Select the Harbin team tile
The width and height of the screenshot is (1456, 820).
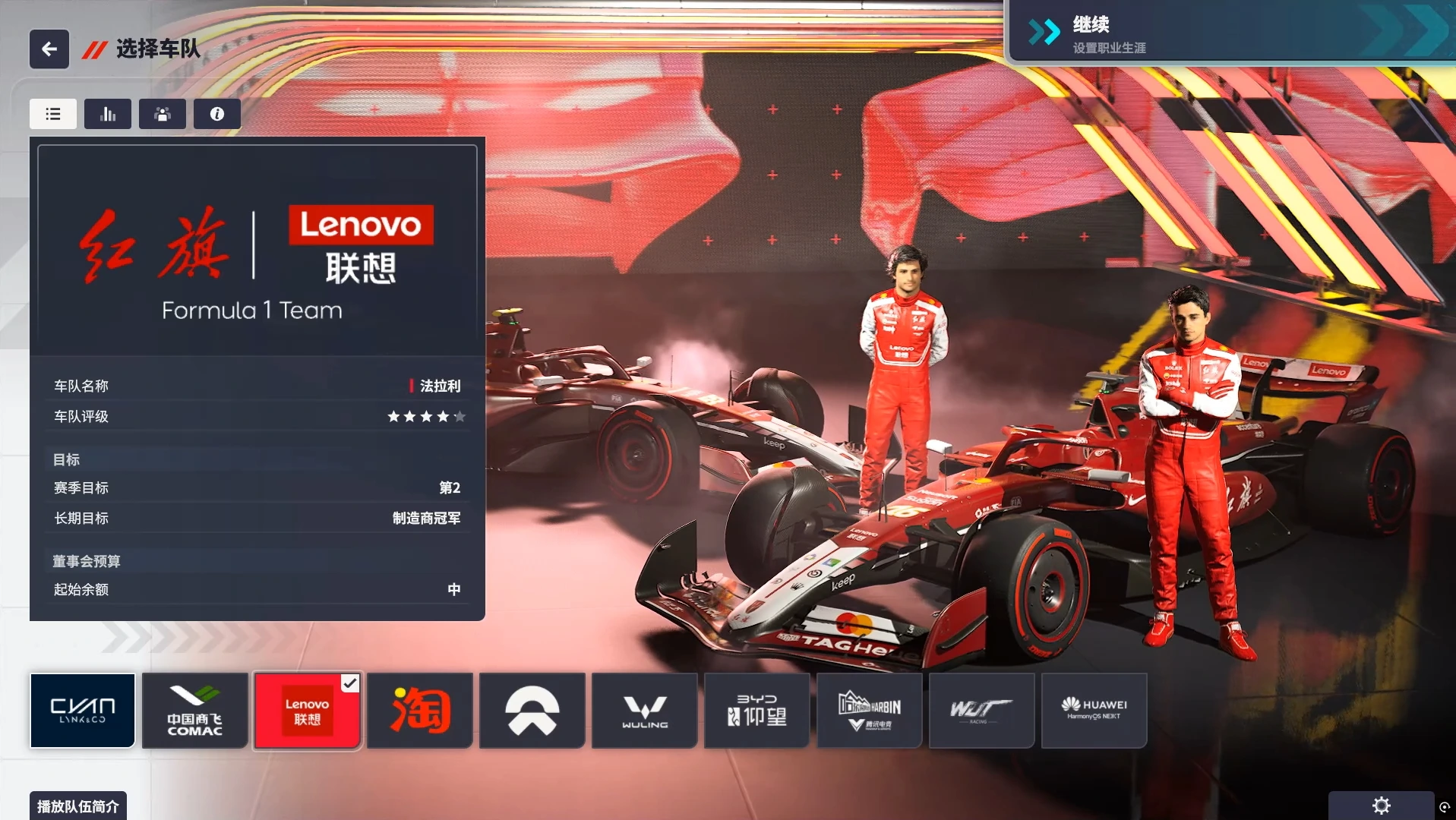click(x=870, y=711)
